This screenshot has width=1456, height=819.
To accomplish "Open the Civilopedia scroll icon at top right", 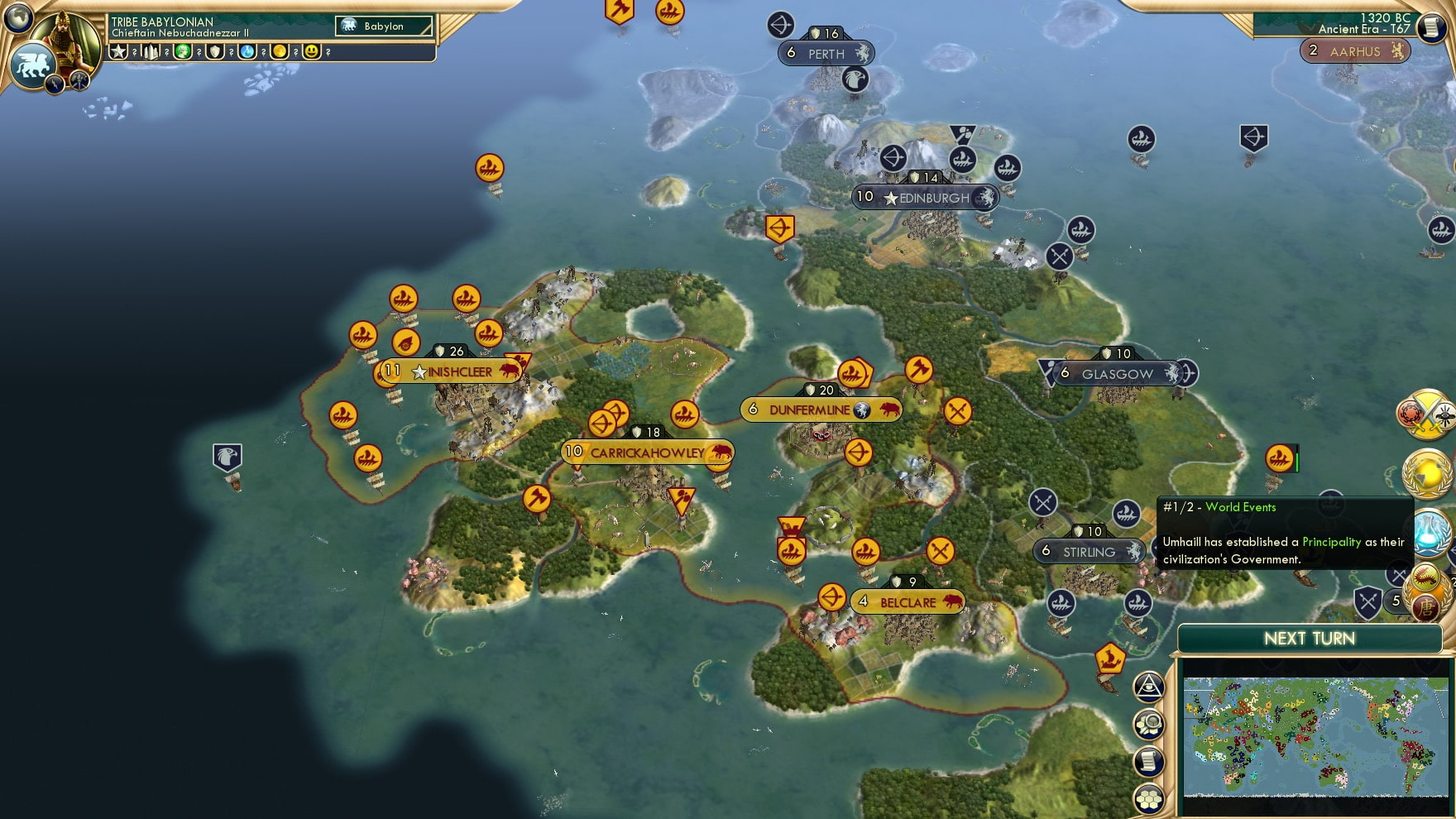I will pyautogui.click(x=1430, y=27).
